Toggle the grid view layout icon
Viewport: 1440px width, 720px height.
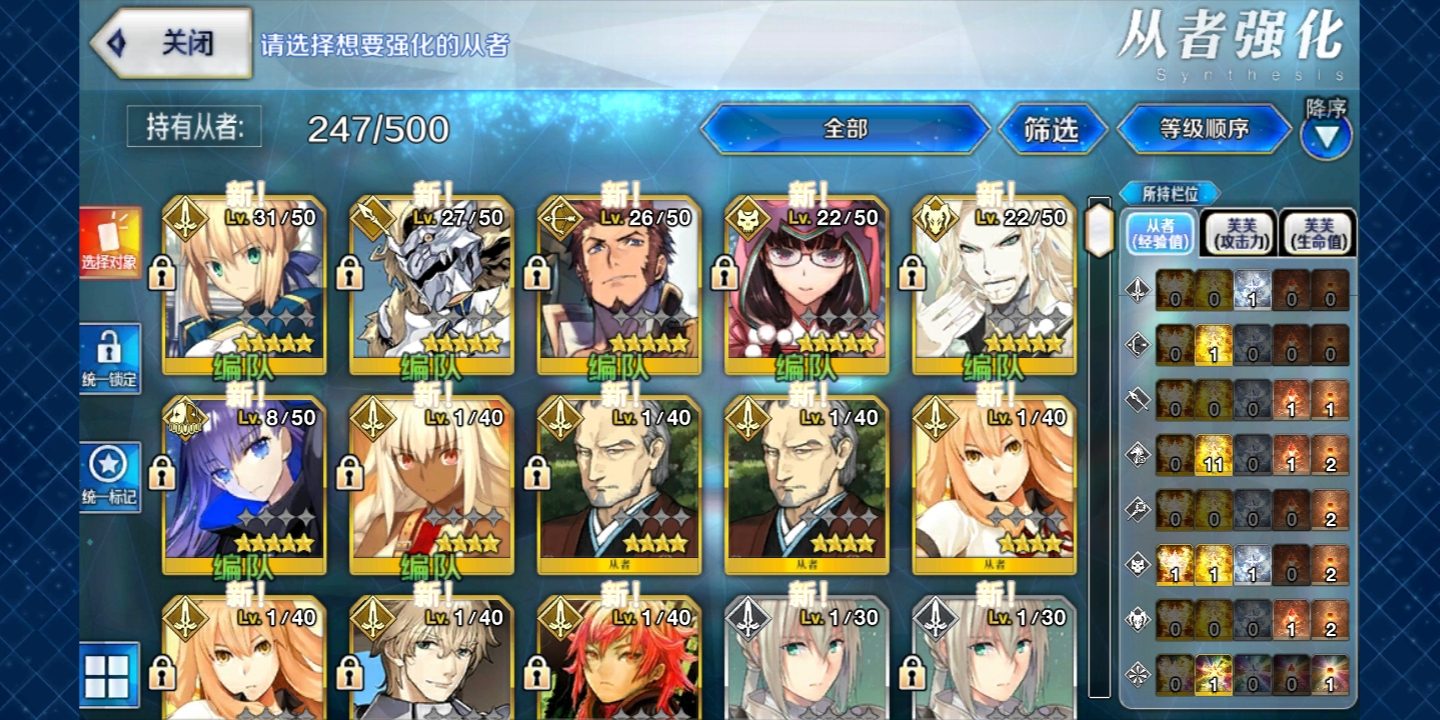tap(108, 675)
